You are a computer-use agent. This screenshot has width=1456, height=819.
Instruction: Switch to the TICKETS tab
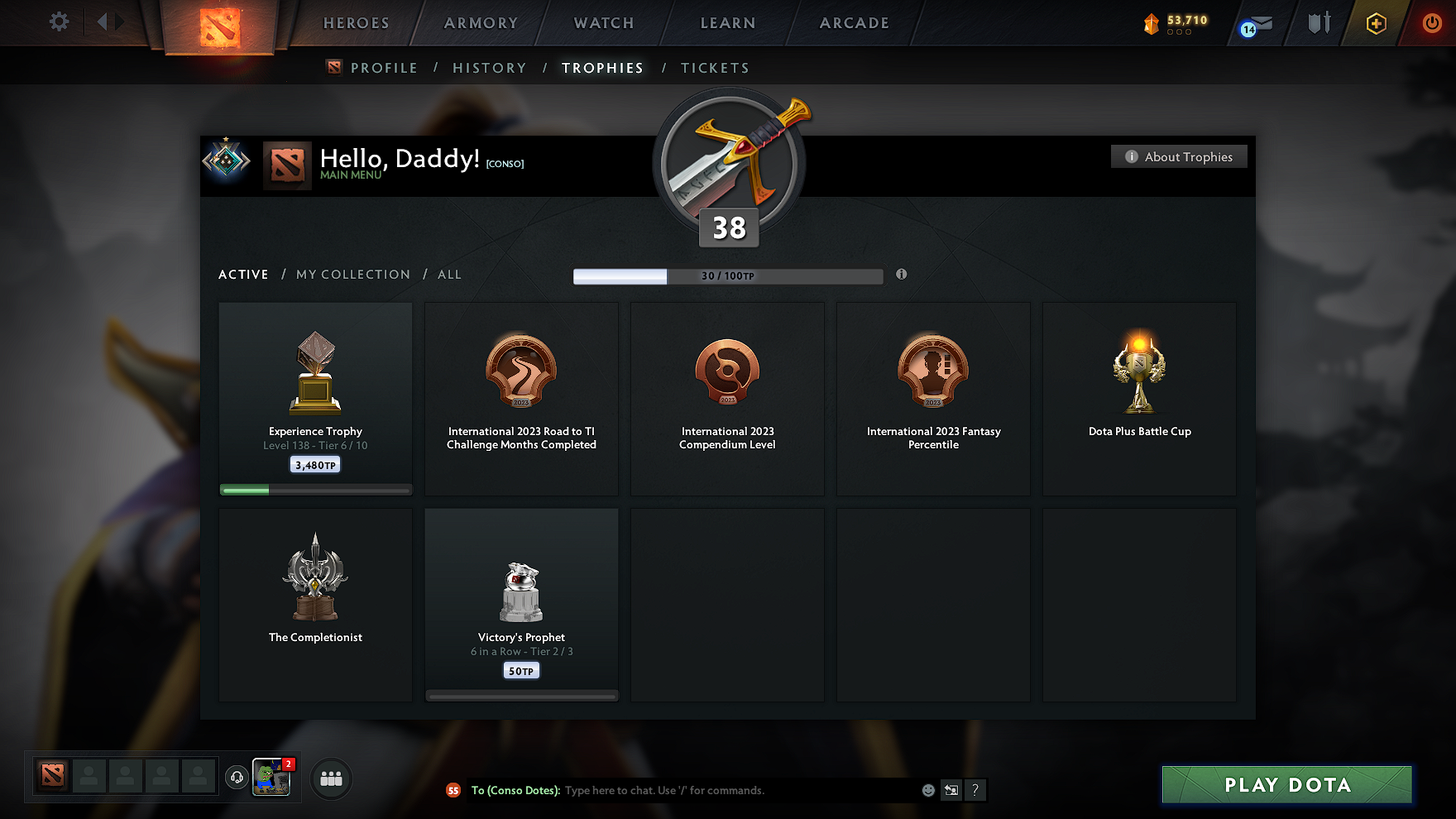715,67
